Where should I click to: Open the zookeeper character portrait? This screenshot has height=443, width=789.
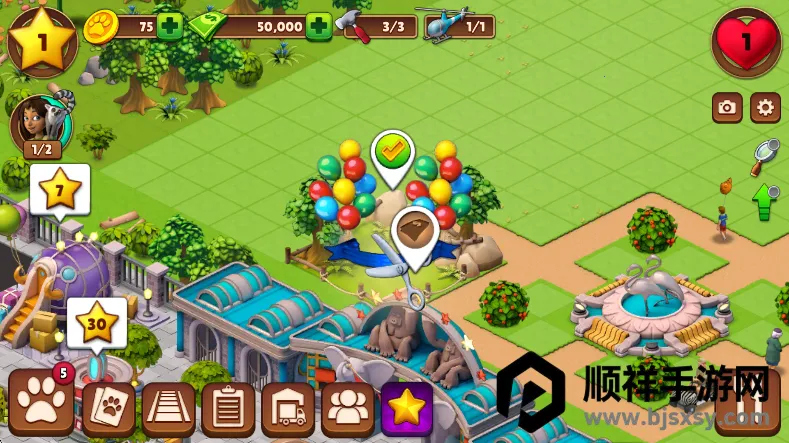[34, 124]
